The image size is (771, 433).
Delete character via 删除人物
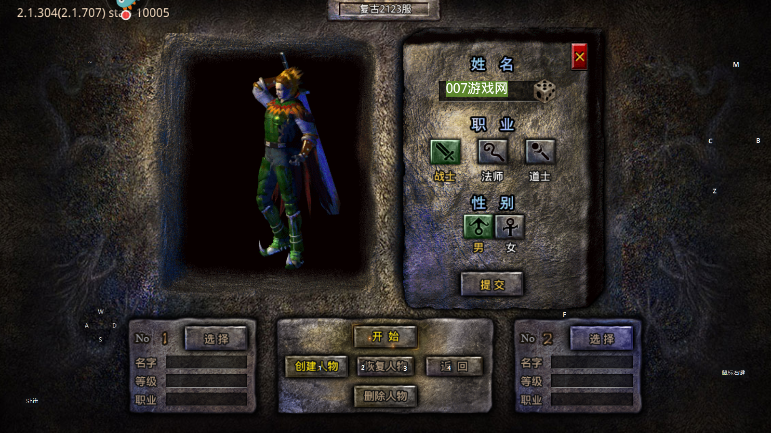click(x=385, y=396)
